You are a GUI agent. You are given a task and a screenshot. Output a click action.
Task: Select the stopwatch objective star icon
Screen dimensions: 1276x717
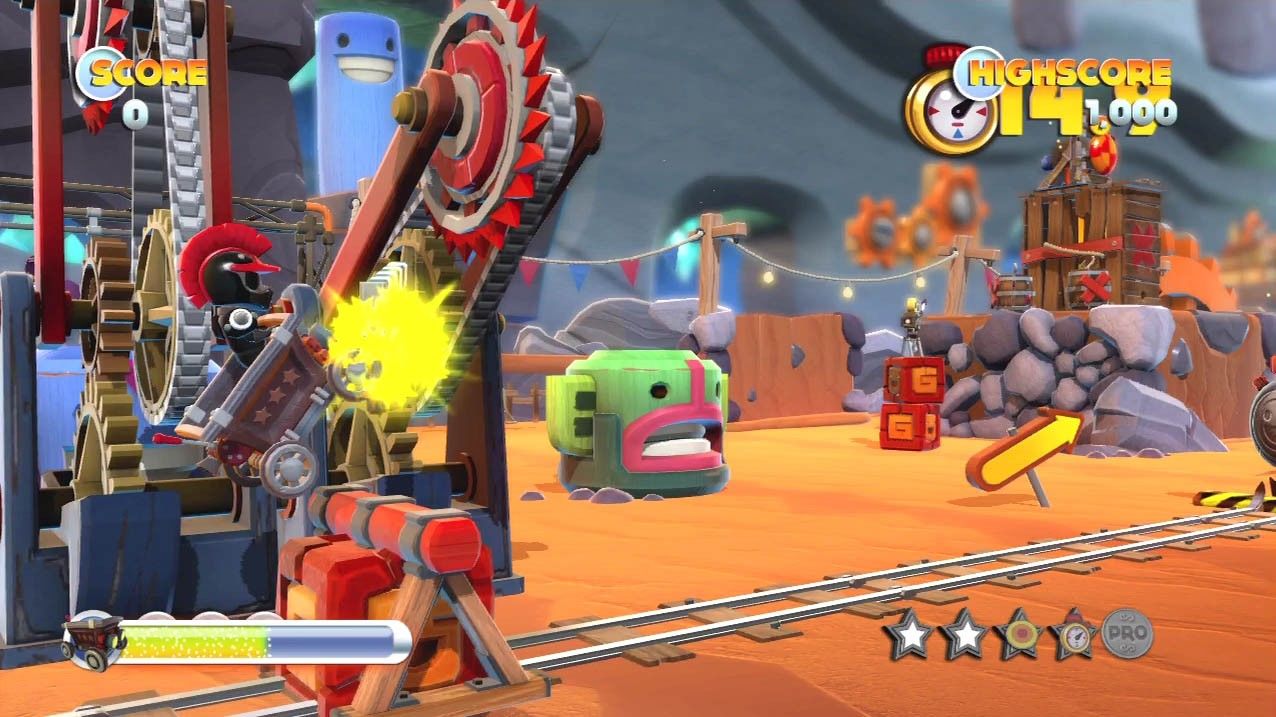click(1073, 634)
